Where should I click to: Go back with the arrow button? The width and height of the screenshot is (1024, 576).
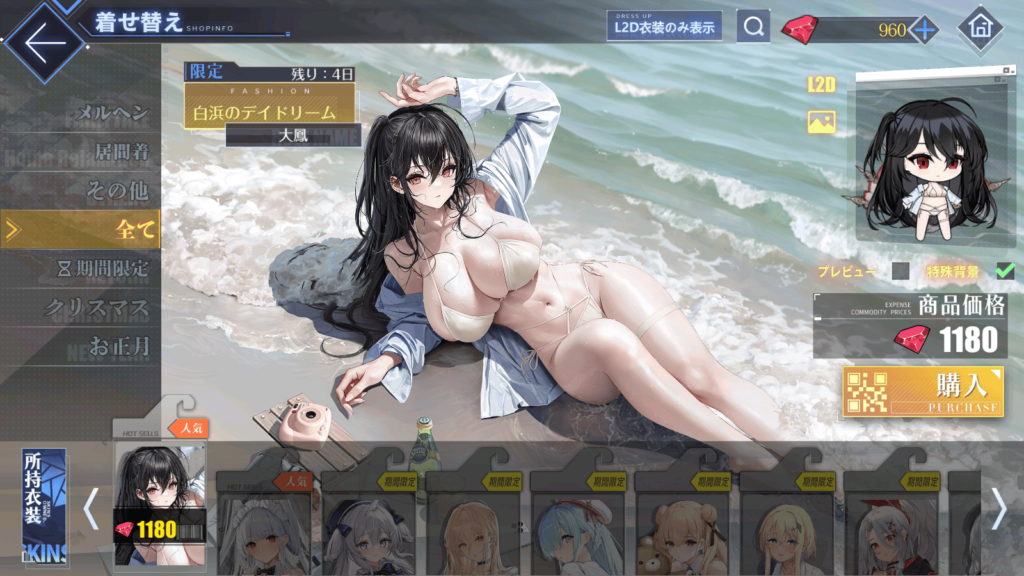click(x=41, y=42)
